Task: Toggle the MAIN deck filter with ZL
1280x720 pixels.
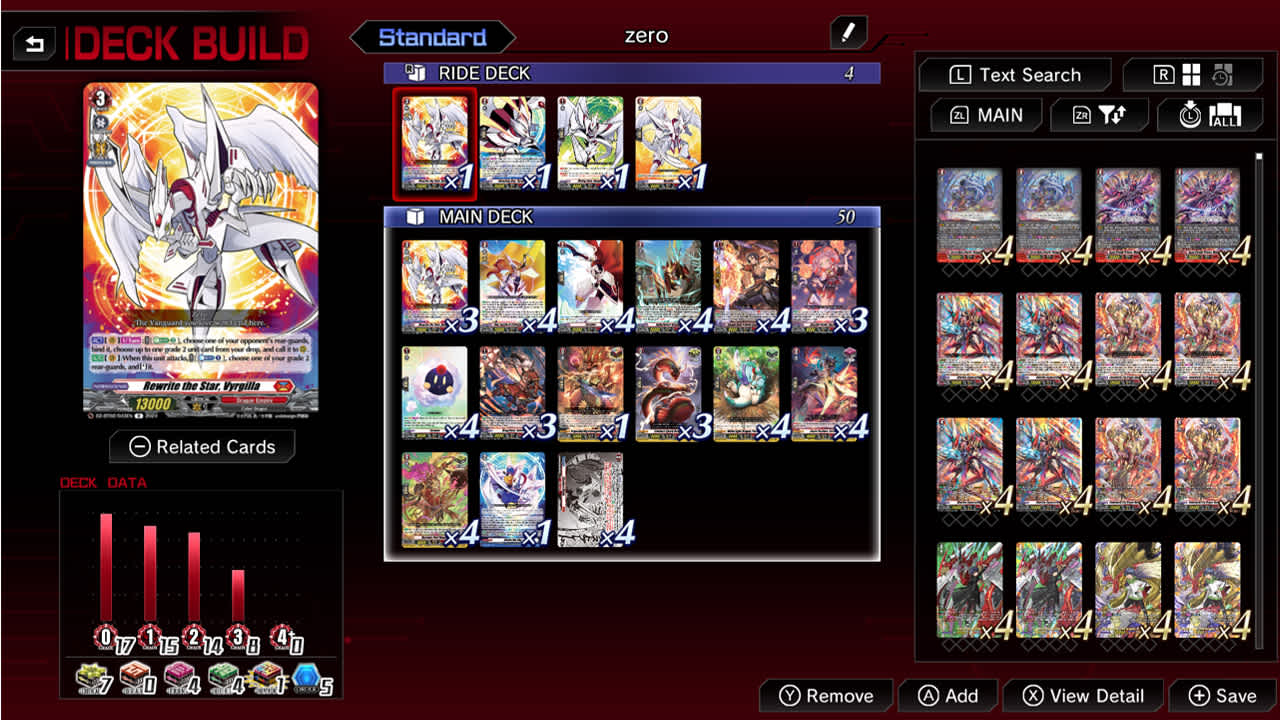Action: pos(985,115)
